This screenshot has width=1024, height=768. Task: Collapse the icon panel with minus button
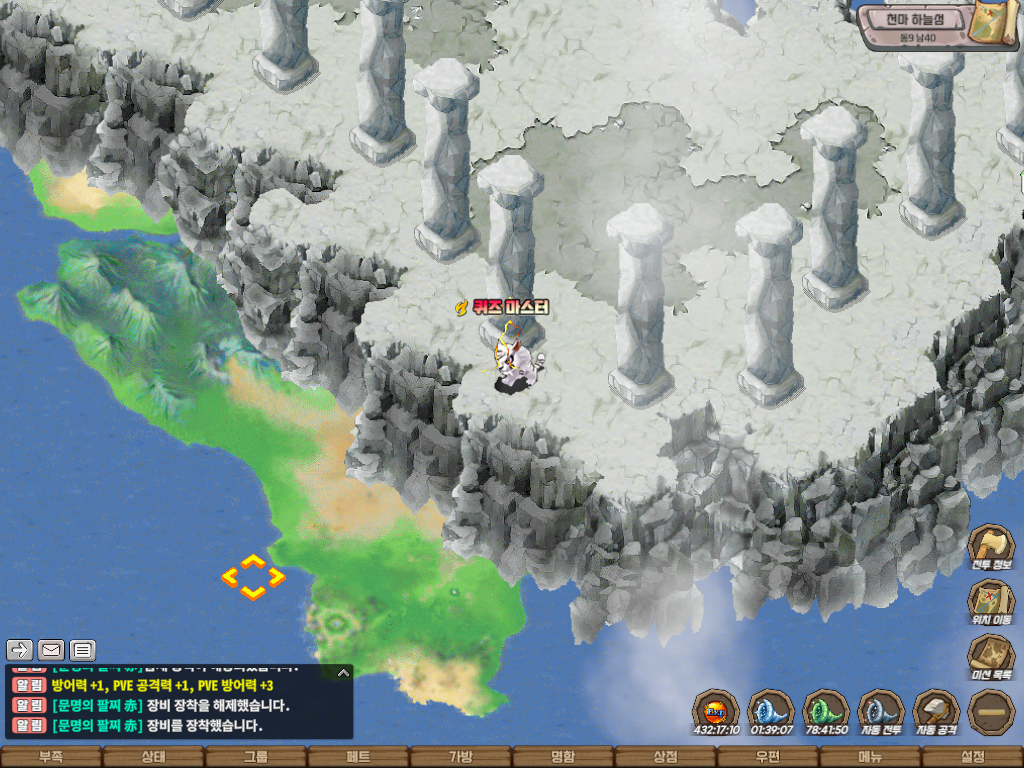(991, 711)
